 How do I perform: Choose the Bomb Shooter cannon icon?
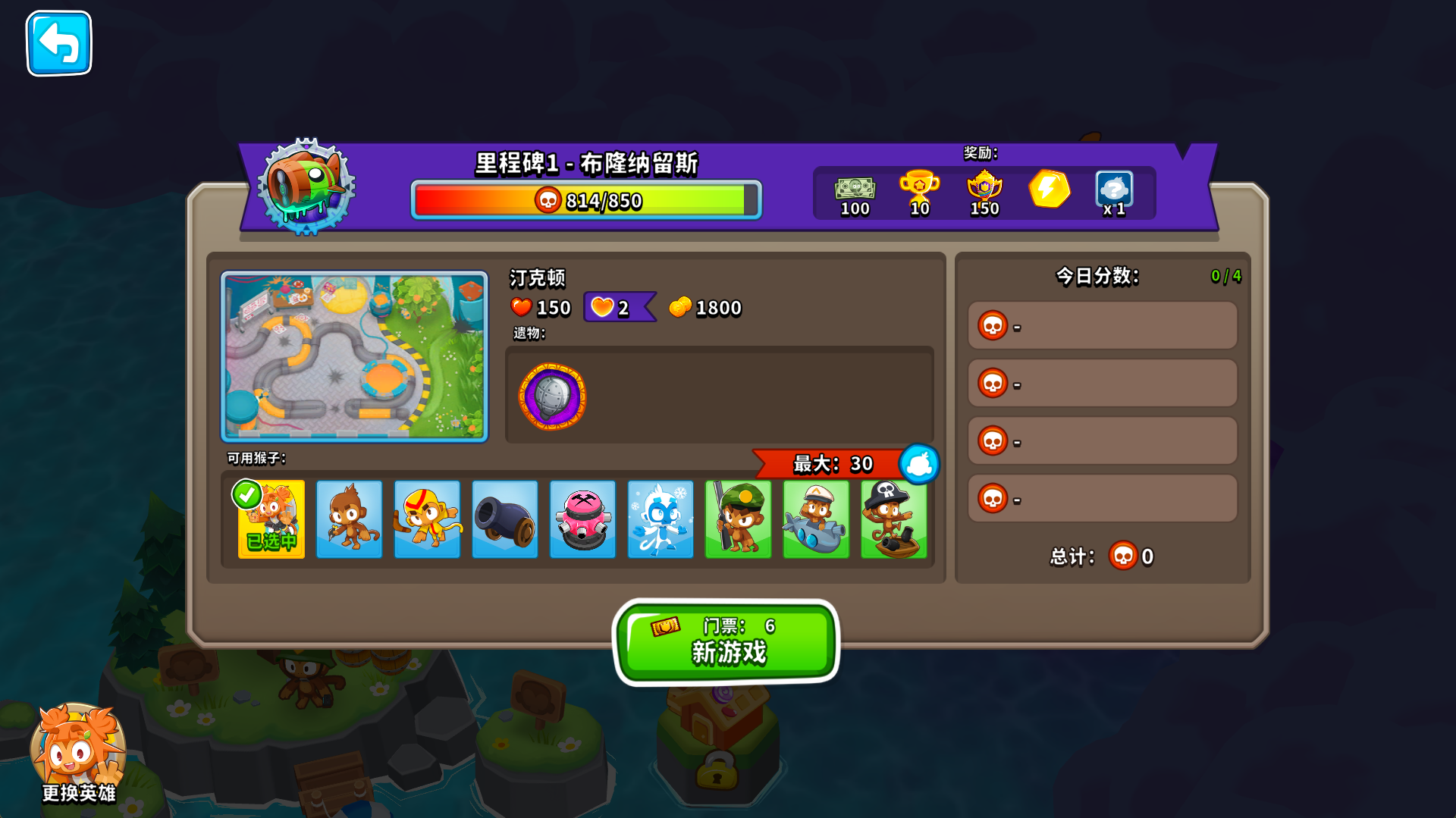tap(504, 519)
